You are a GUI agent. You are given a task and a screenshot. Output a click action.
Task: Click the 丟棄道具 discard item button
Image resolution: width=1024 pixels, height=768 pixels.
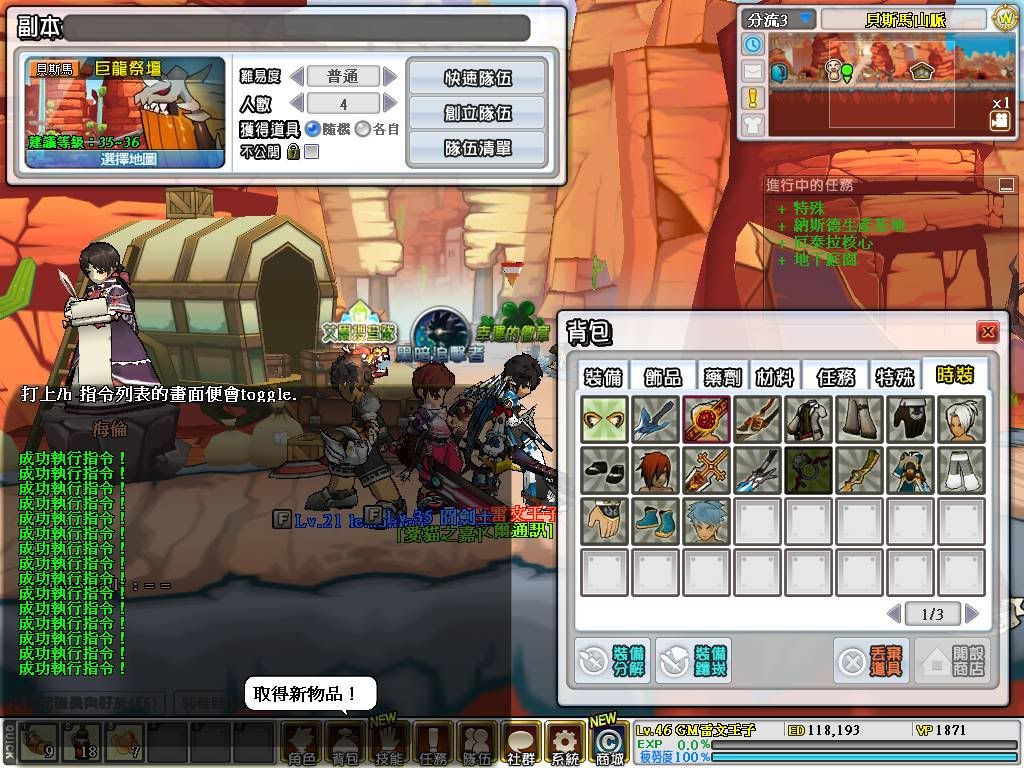coord(871,661)
